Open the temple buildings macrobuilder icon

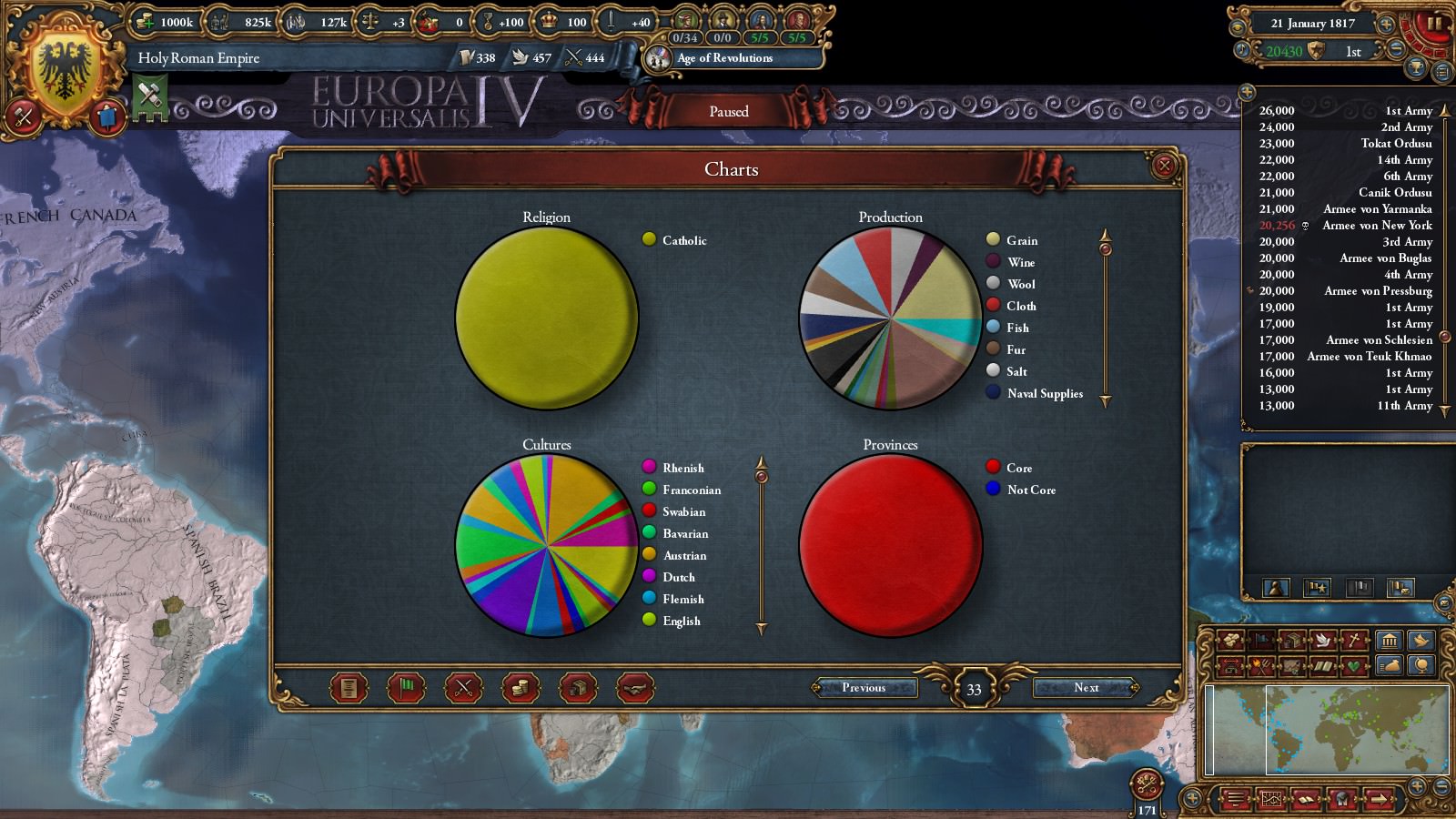point(1390,640)
